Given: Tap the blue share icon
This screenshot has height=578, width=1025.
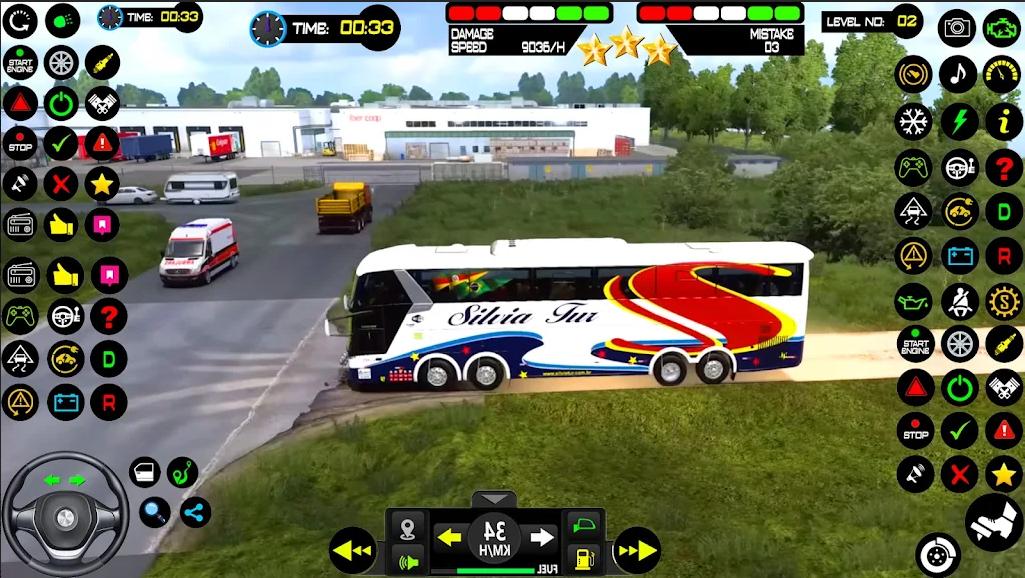Looking at the screenshot, I should click(195, 512).
